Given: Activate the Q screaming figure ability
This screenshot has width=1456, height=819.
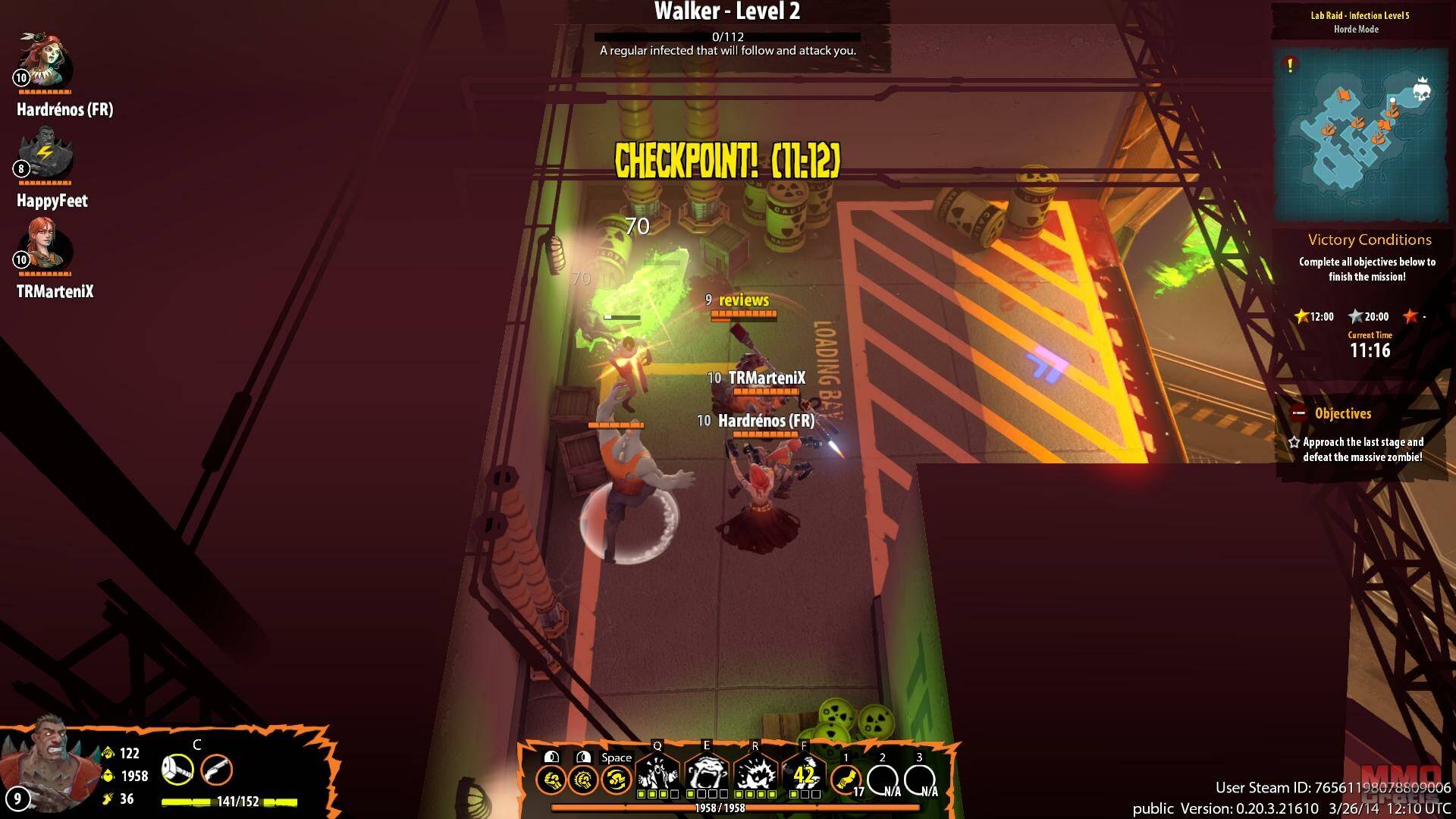Looking at the screenshot, I should [657, 773].
